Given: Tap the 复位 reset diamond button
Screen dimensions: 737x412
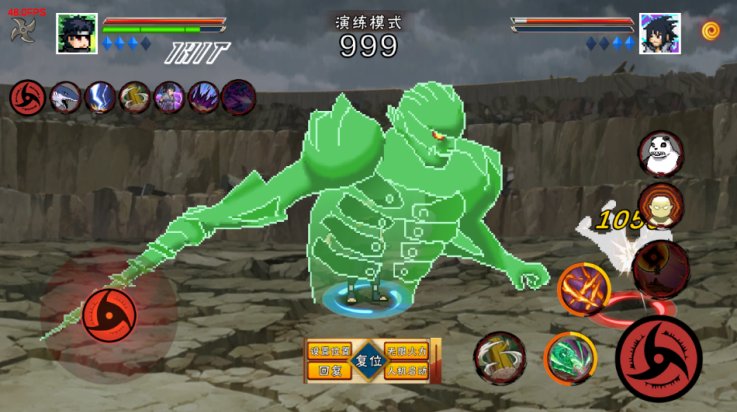Looking at the screenshot, I should point(368,360).
